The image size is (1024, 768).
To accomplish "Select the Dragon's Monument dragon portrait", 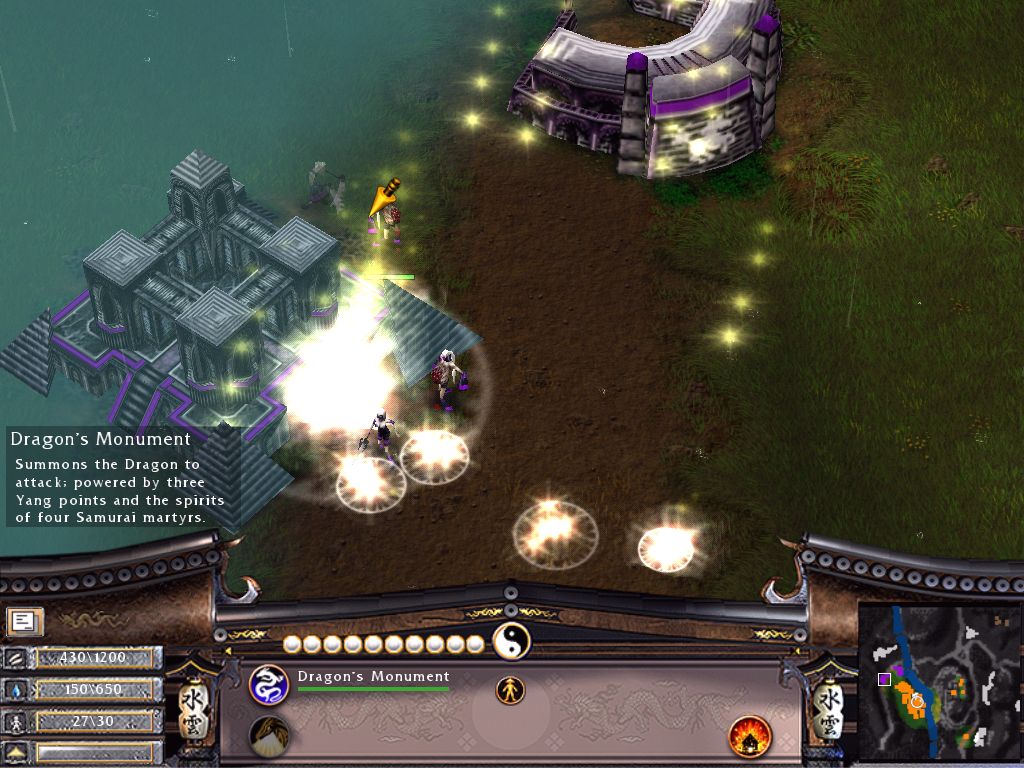I will tap(268, 684).
